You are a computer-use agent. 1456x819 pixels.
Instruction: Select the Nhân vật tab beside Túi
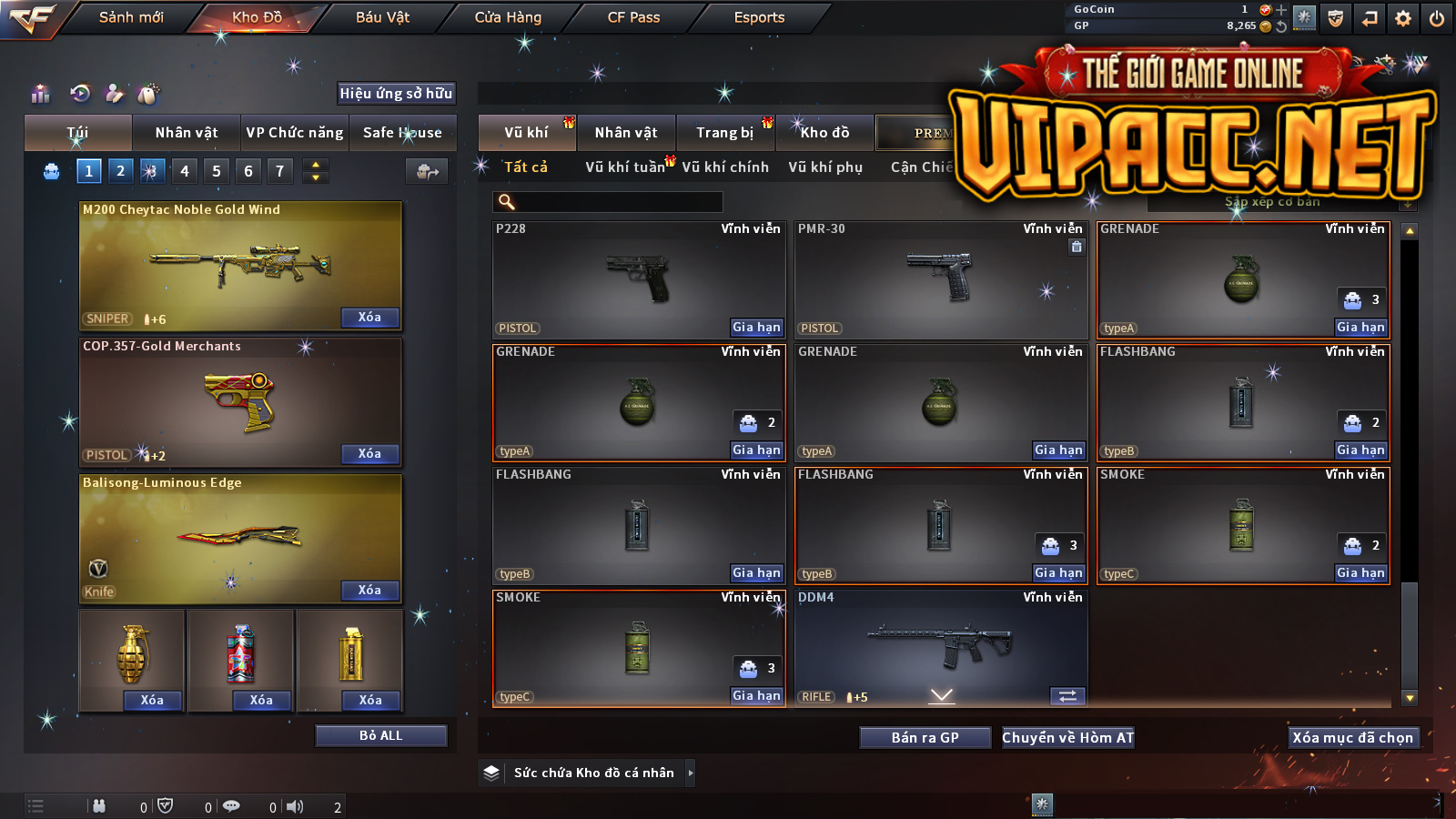tap(187, 133)
